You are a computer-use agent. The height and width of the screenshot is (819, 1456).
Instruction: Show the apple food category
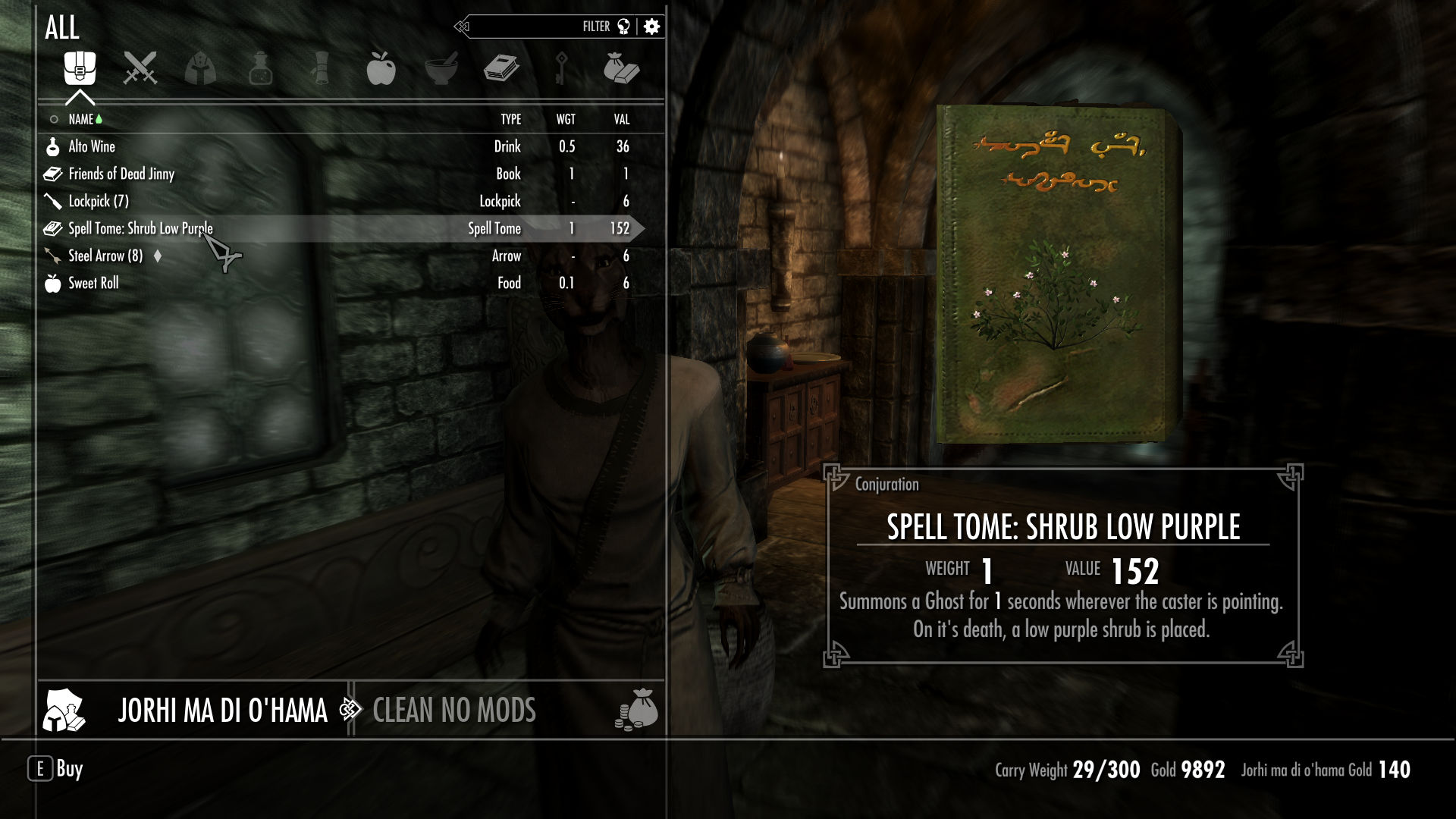(381, 68)
